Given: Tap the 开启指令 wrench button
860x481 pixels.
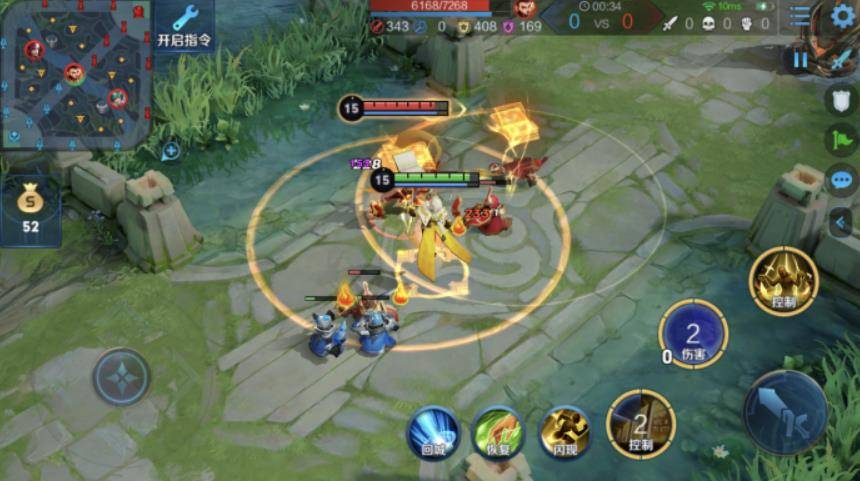Looking at the screenshot, I should point(185,27).
